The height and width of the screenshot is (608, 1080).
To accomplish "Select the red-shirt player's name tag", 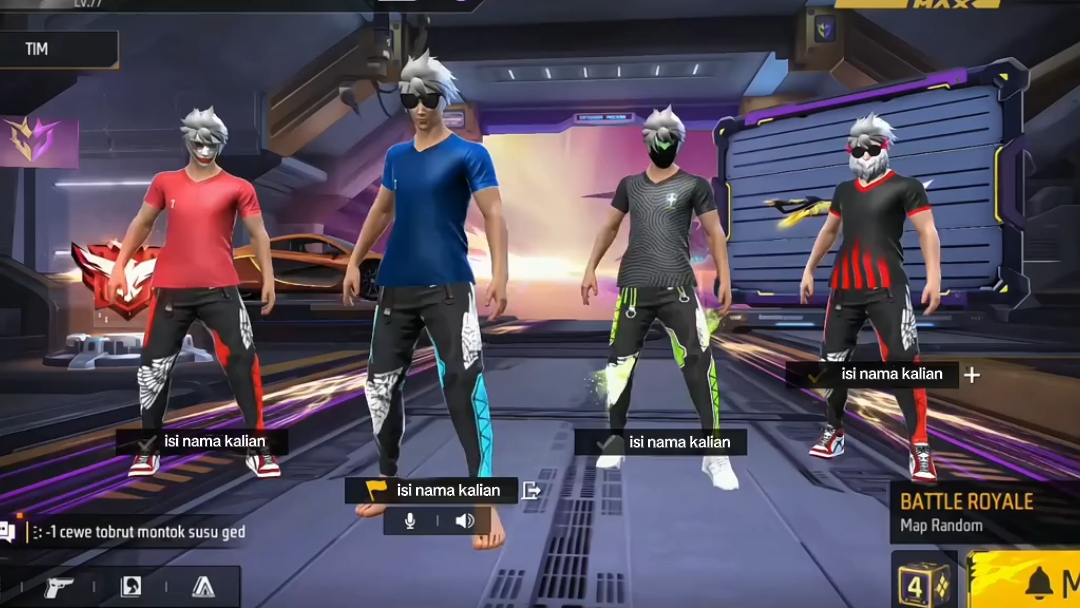I will click(x=203, y=442).
